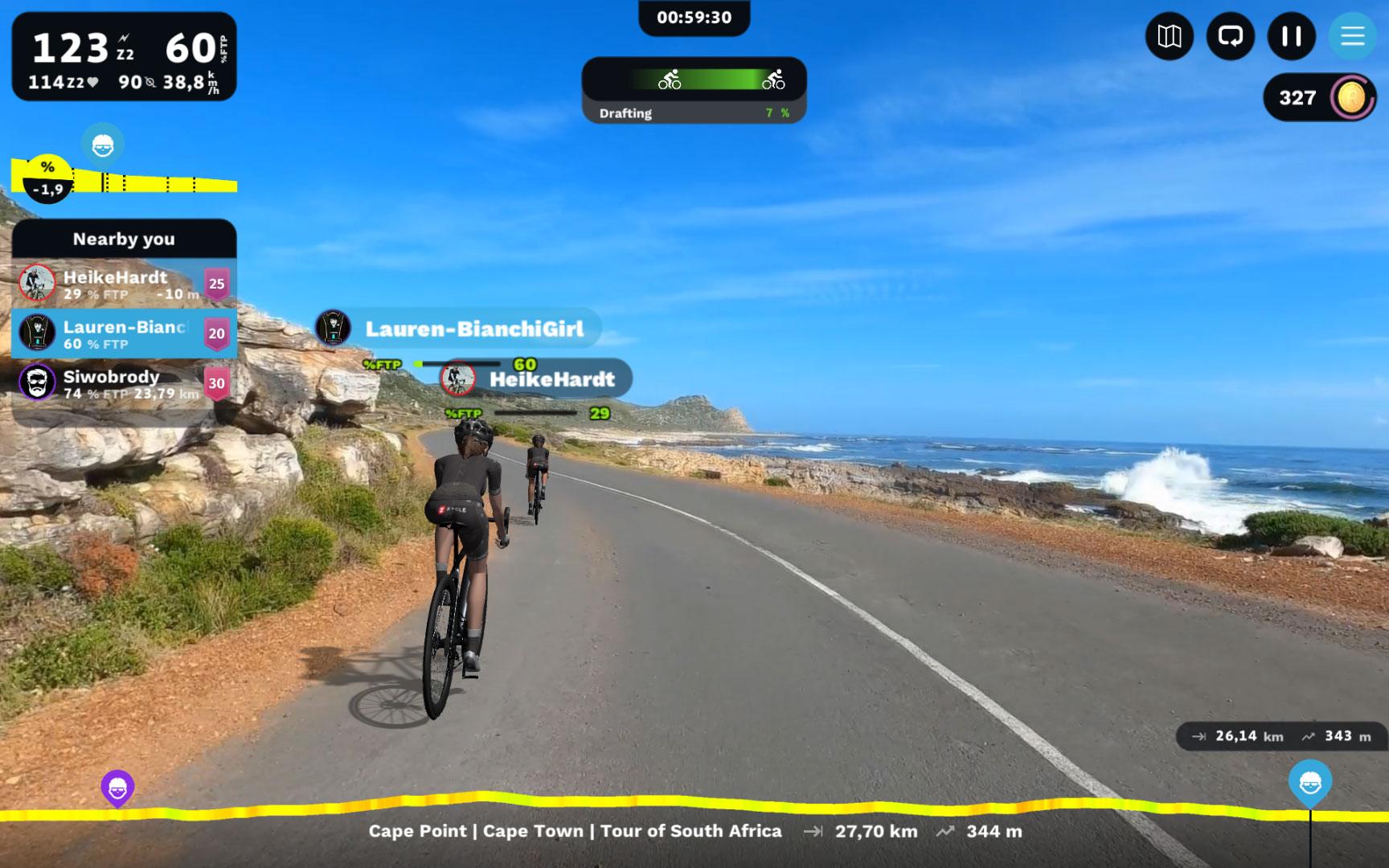The image size is (1389, 868).
Task: Click the HeikeHardt floating name tag
Action: coord(536,379)
